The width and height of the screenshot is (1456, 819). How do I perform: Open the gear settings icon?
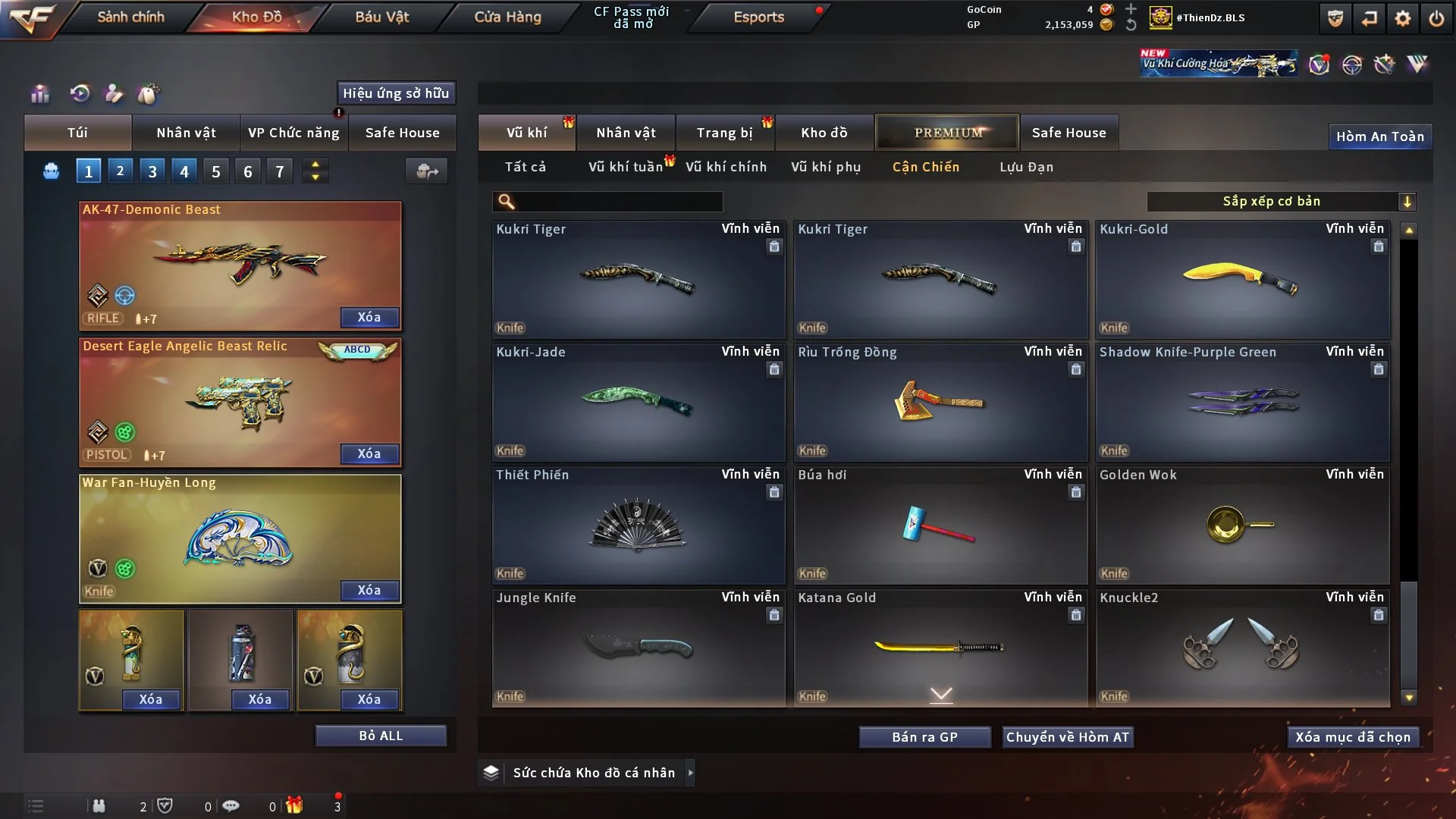[x=1403, y=18]
